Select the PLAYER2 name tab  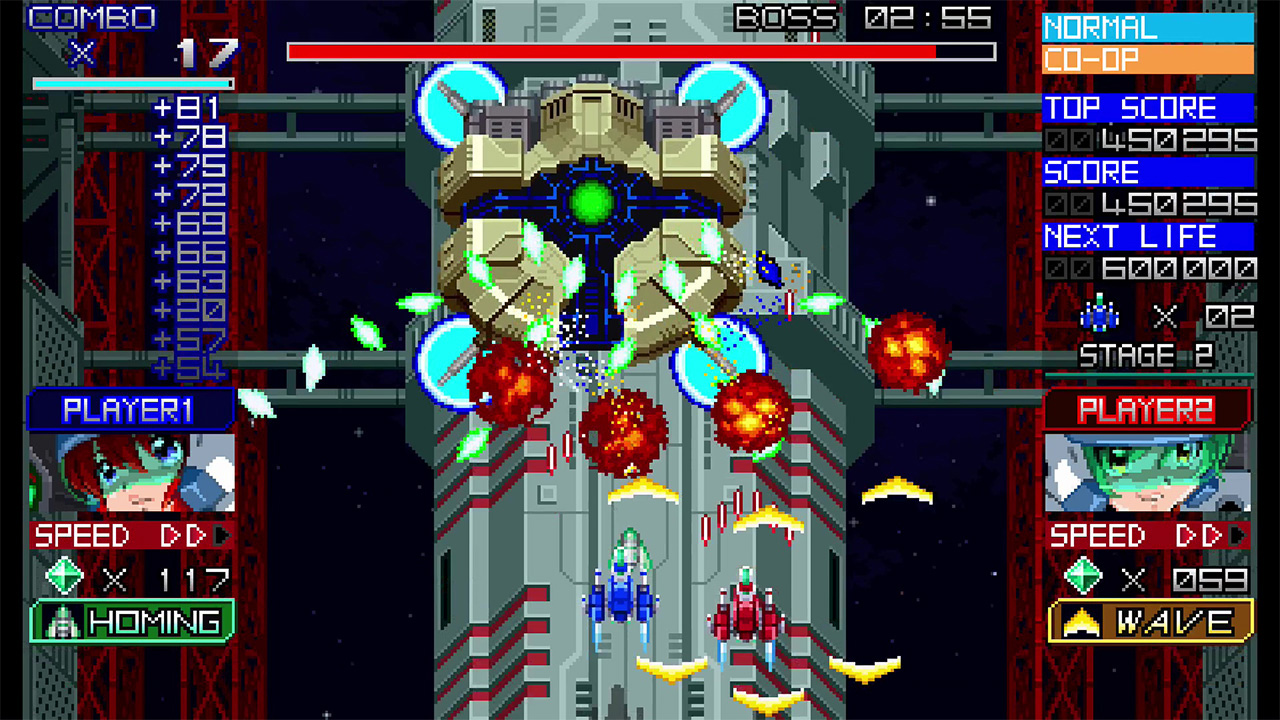1148,407
